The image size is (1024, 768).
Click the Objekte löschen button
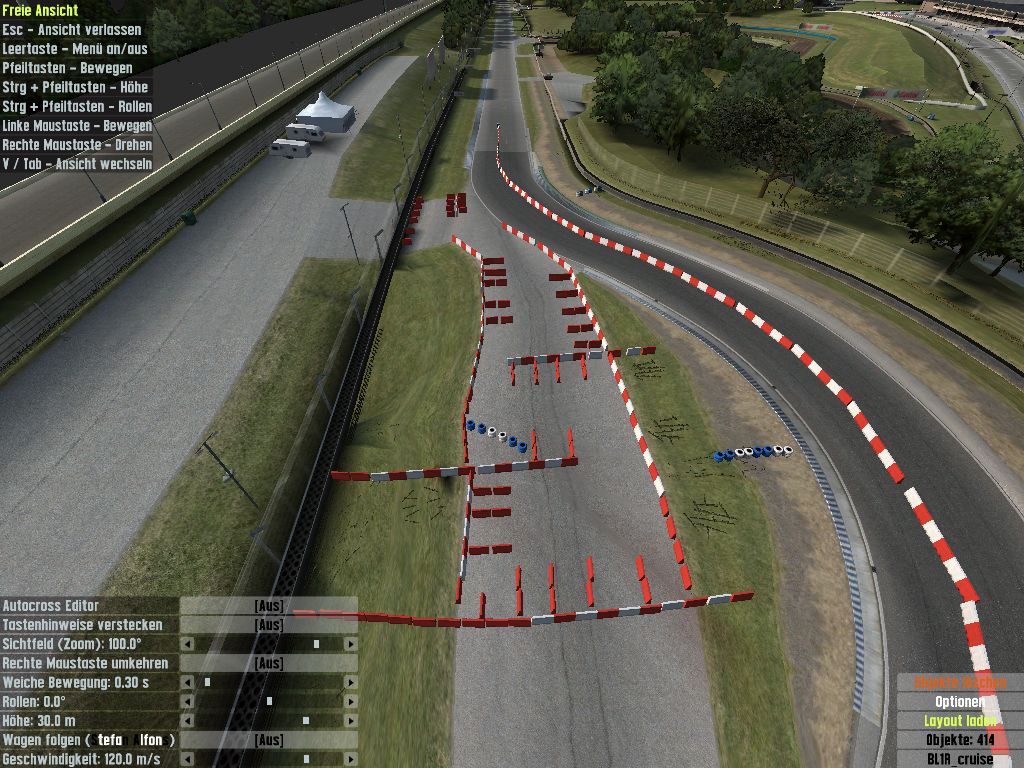[x=959, y=682]
